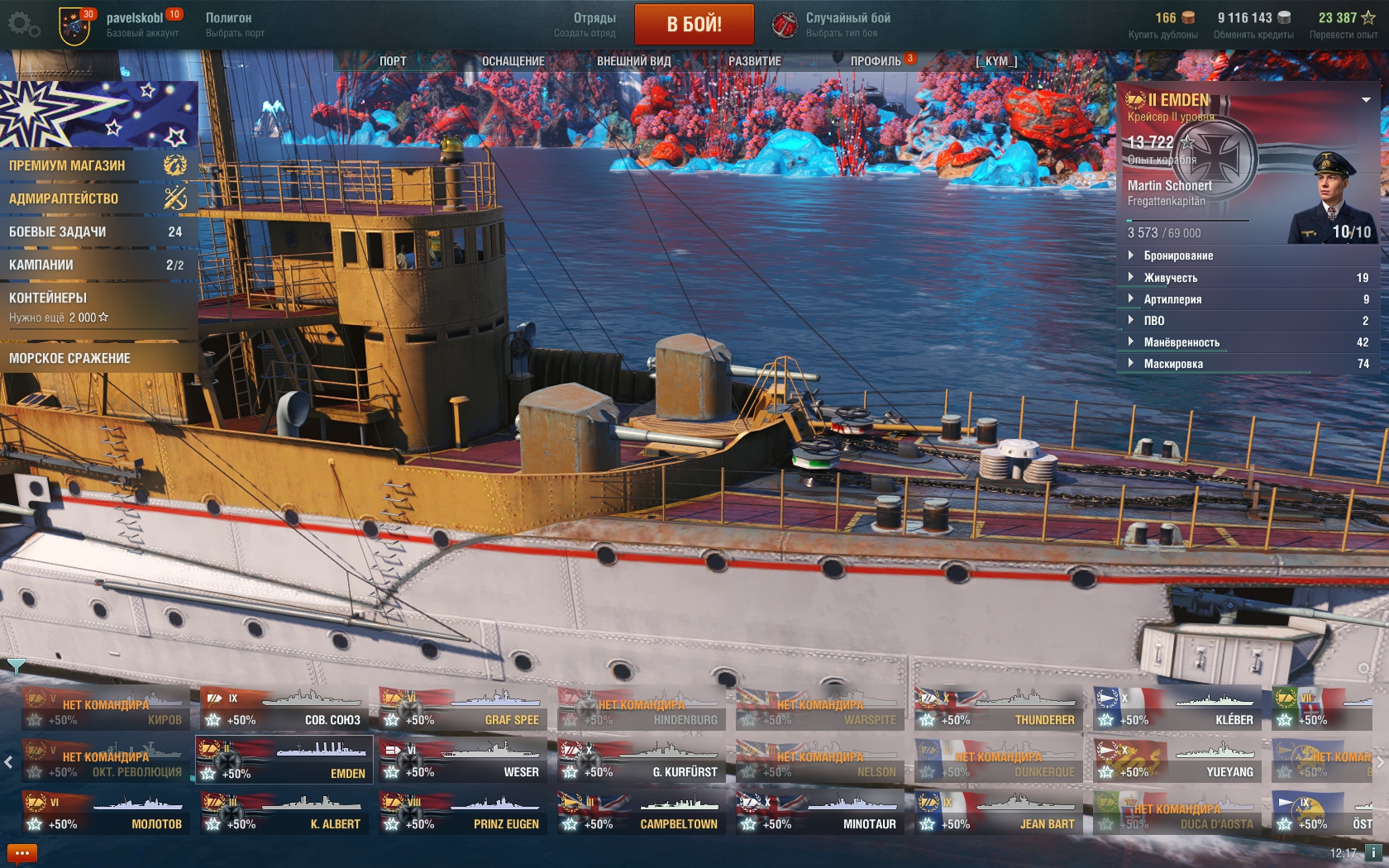Go to the РАЗВИТИЕ tab

point(754,61)
